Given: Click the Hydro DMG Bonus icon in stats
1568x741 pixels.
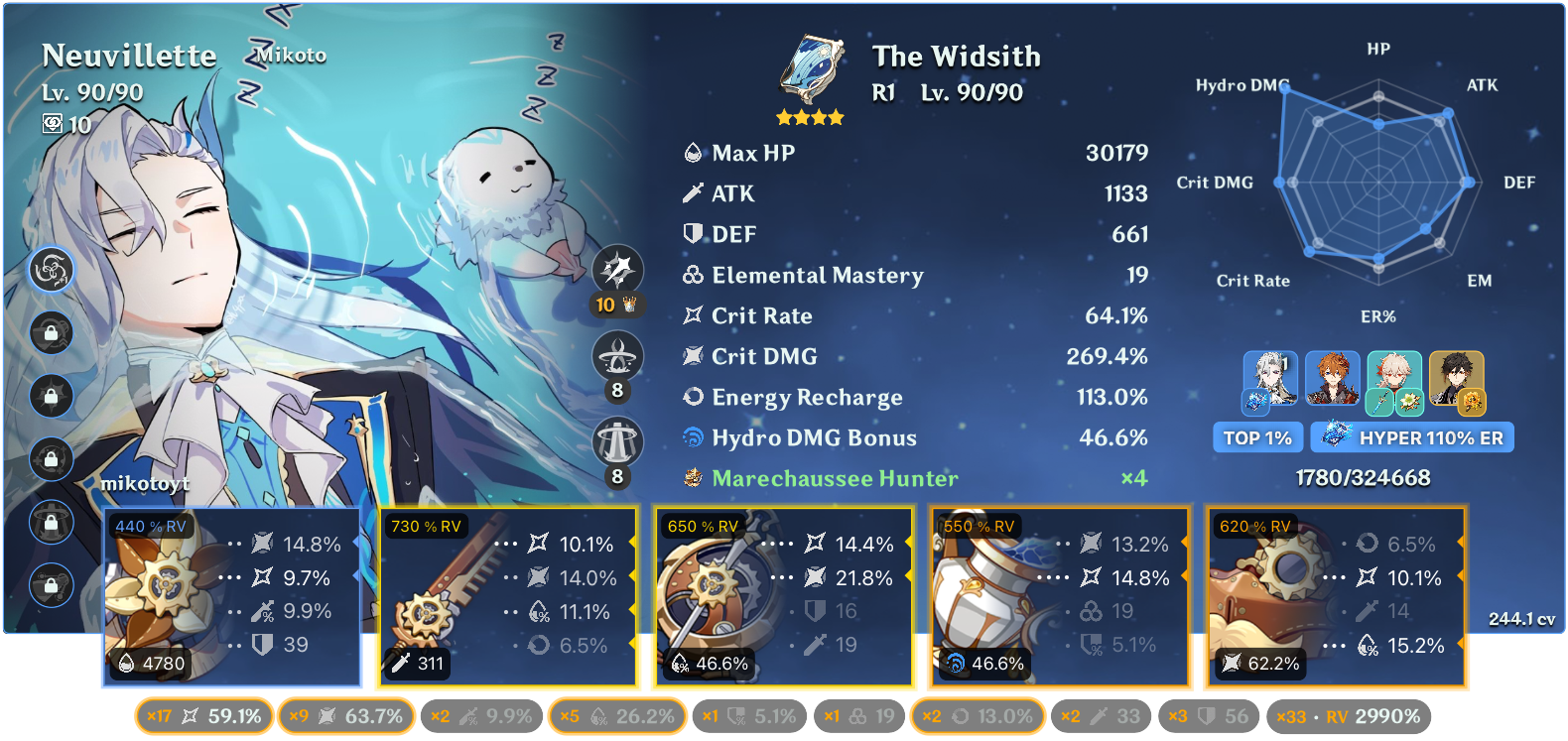Looking at the screenshot, I should click(x=694, y=437).
